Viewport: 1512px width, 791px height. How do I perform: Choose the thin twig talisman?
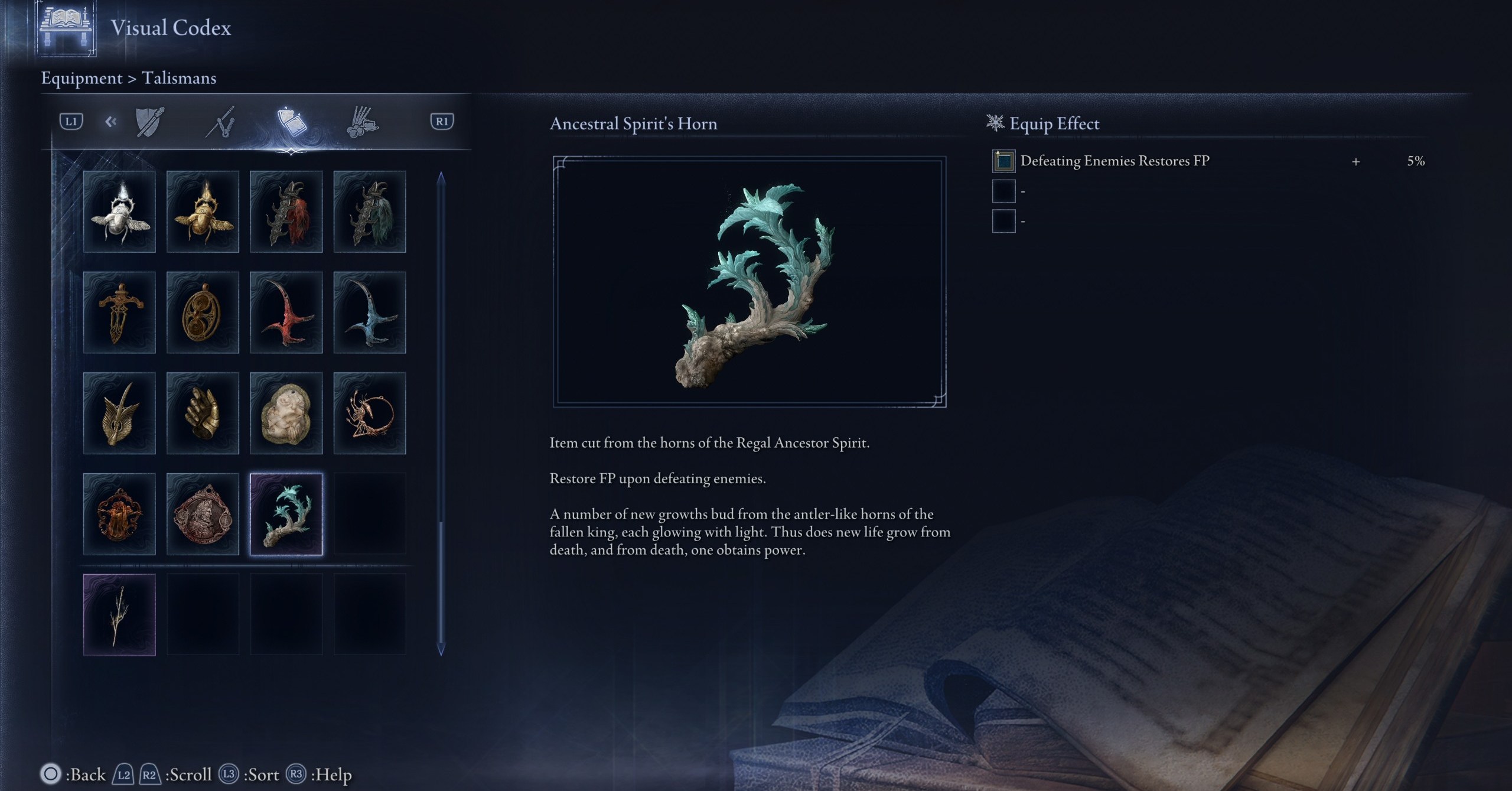119,614
